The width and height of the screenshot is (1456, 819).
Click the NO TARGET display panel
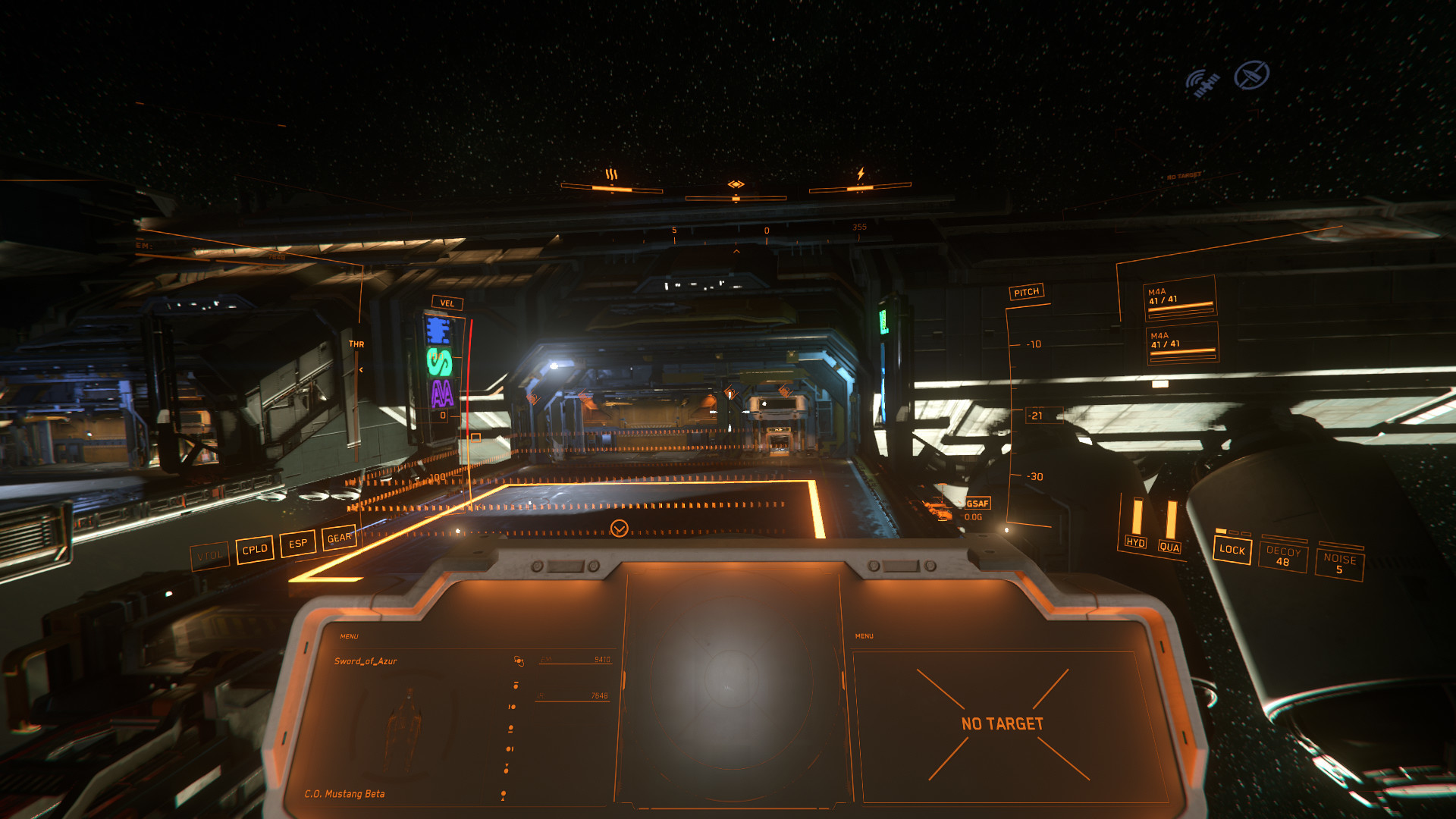(1002, 724)
